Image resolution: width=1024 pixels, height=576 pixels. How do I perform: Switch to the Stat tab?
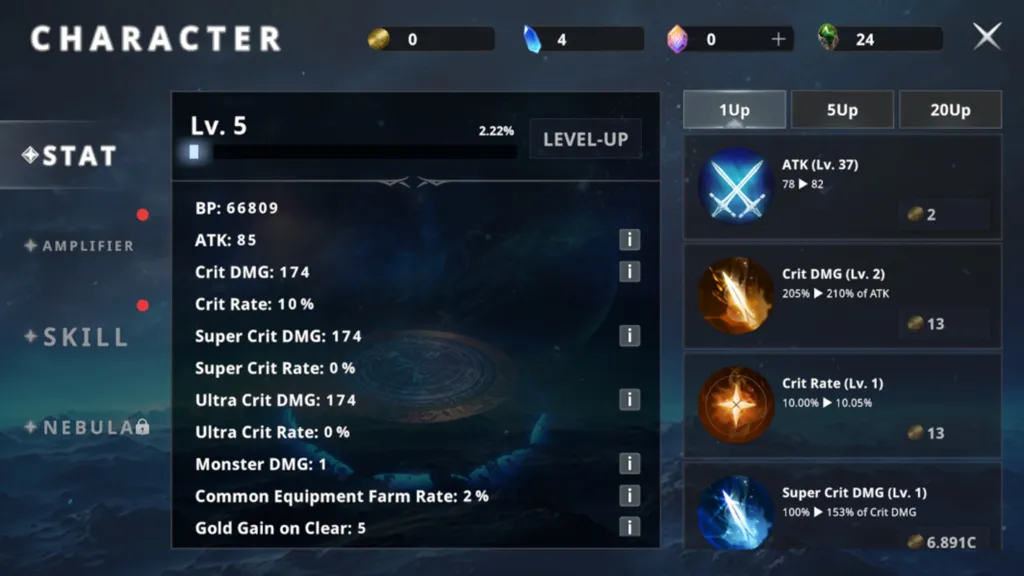(72, 156)
